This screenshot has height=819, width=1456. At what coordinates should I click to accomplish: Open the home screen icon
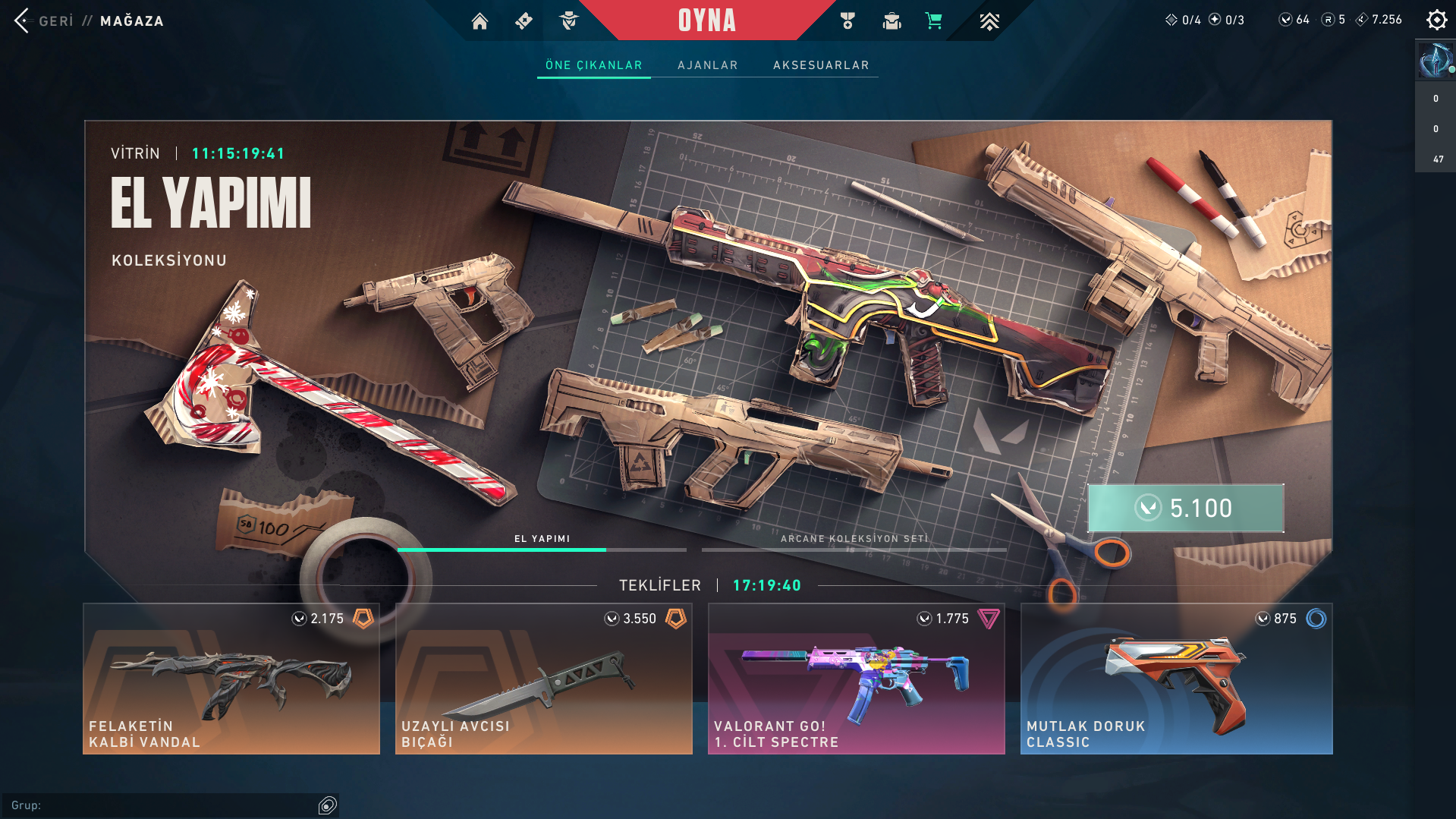[x=480, y=21]
